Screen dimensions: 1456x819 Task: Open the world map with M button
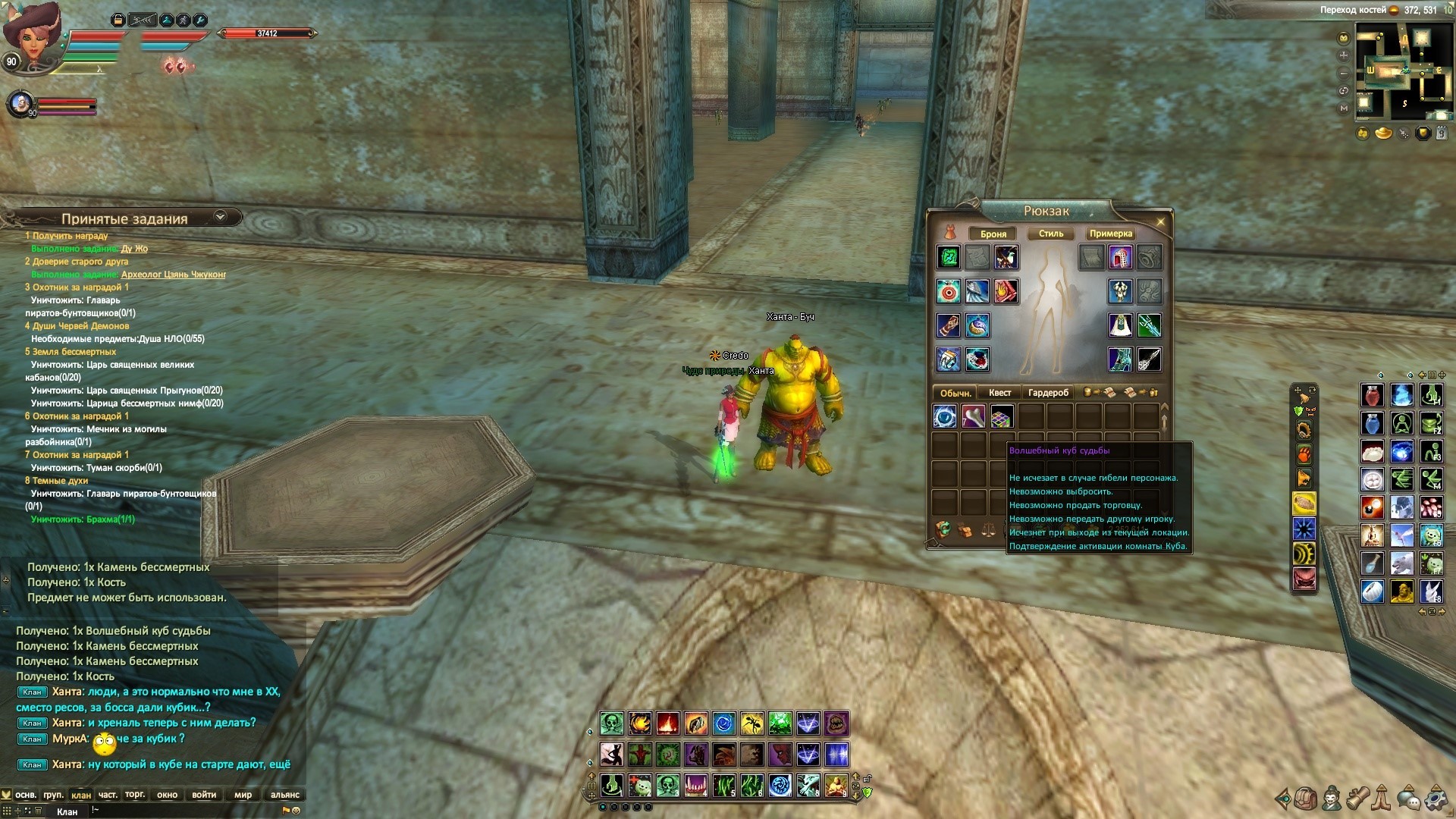coord(1344,108)
